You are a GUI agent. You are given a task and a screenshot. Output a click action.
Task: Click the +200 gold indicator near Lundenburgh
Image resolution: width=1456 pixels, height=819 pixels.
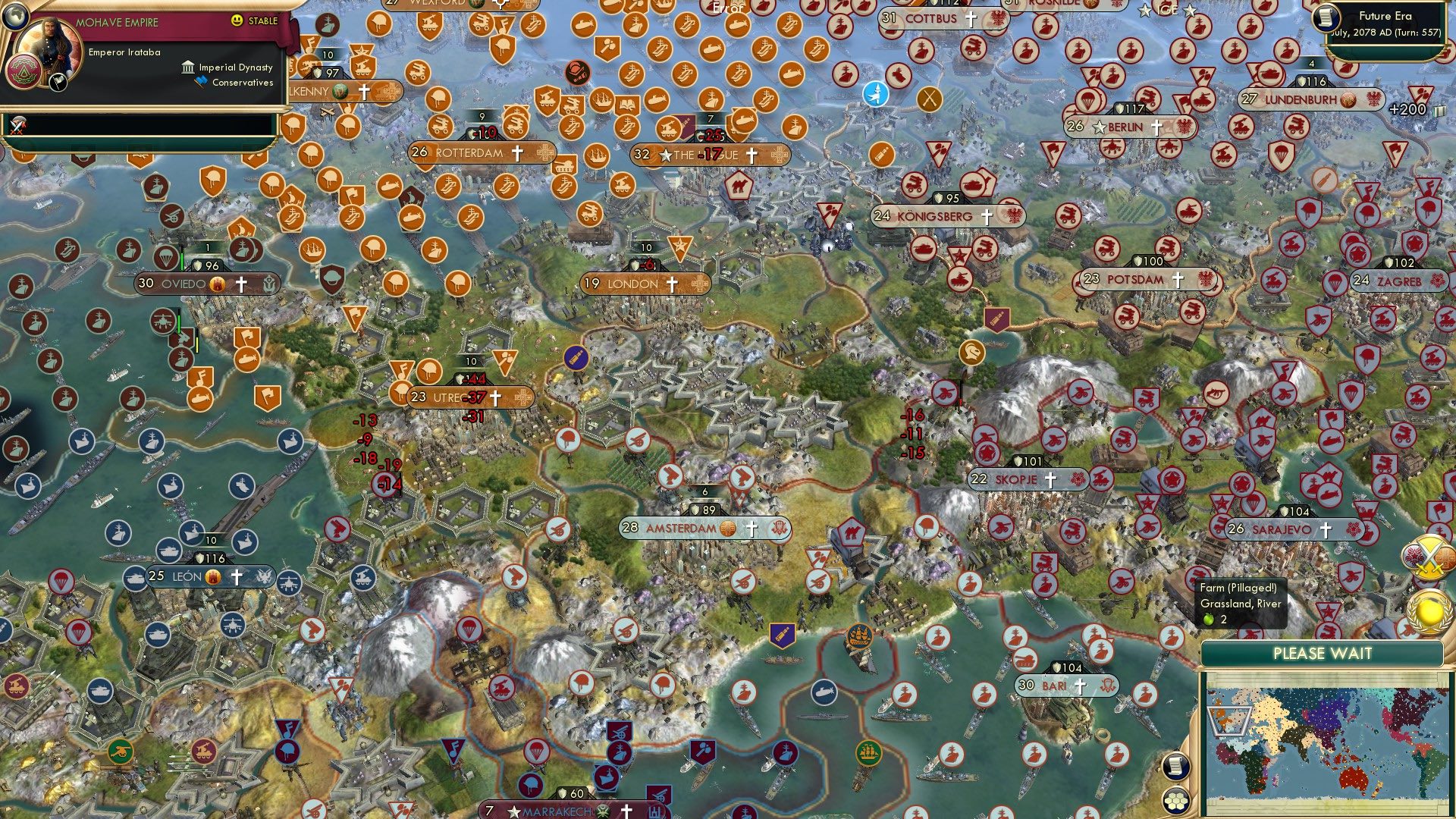coord(1407,108)
